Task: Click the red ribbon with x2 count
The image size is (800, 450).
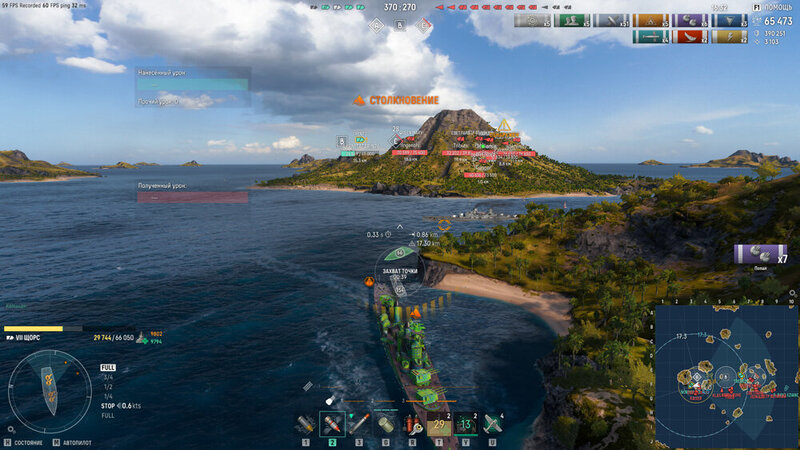Action: (x=687, y=38)
